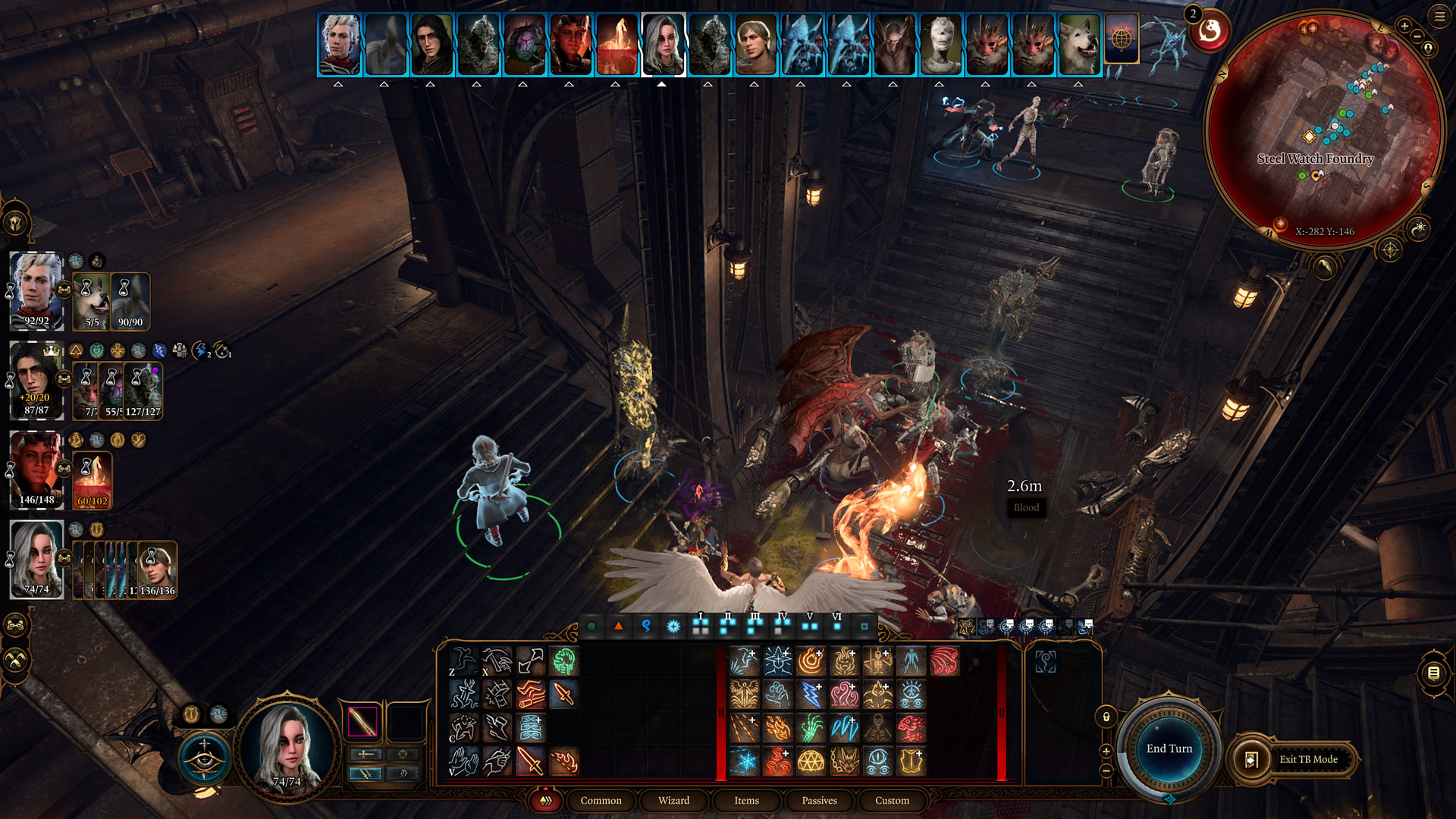Screen dimensions: 1456x819
Task: Equip the melee weapon staff slot
Action: (x=362, y=721)
